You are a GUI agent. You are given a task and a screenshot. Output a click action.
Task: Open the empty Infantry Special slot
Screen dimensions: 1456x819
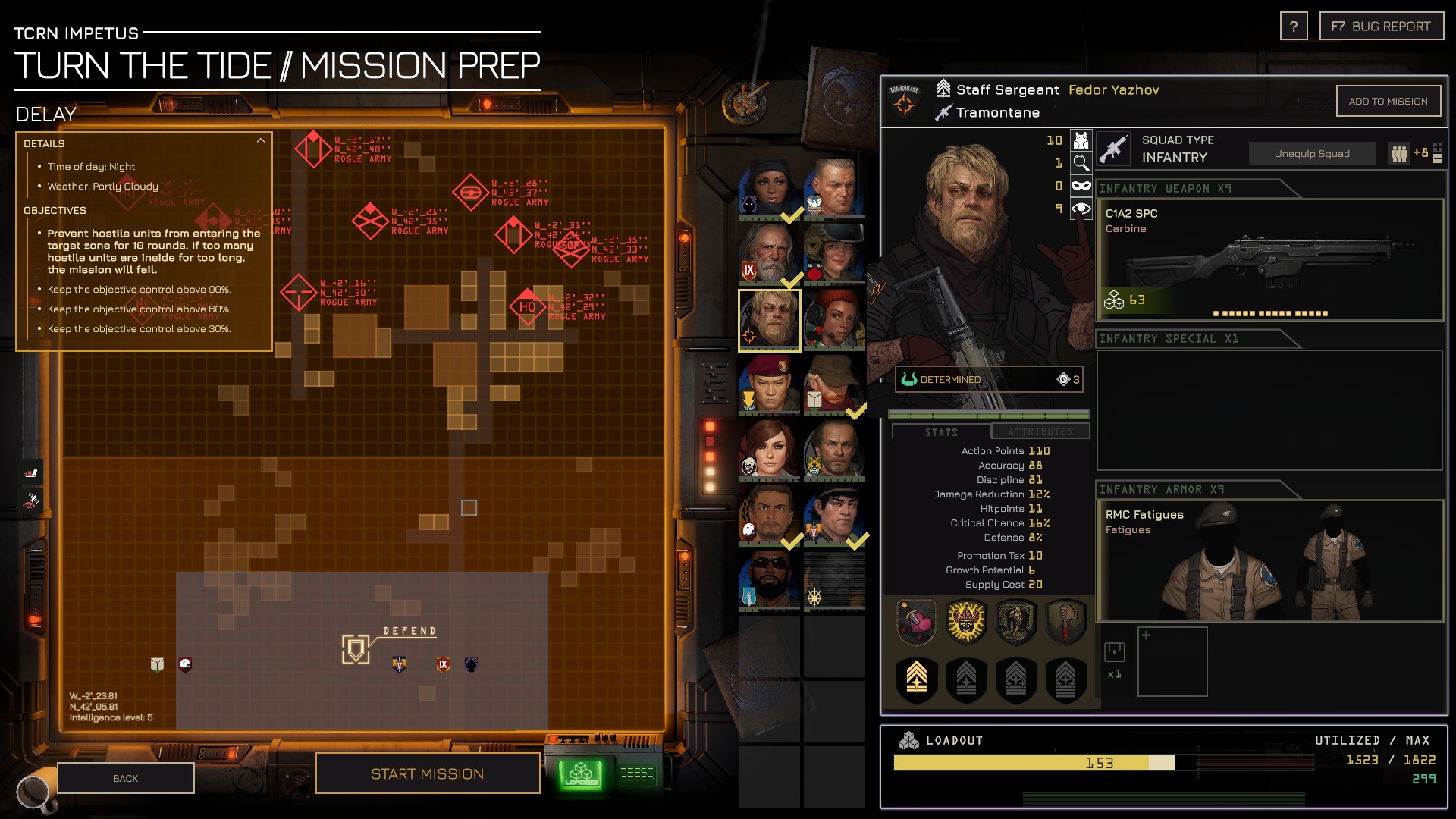1269,409
